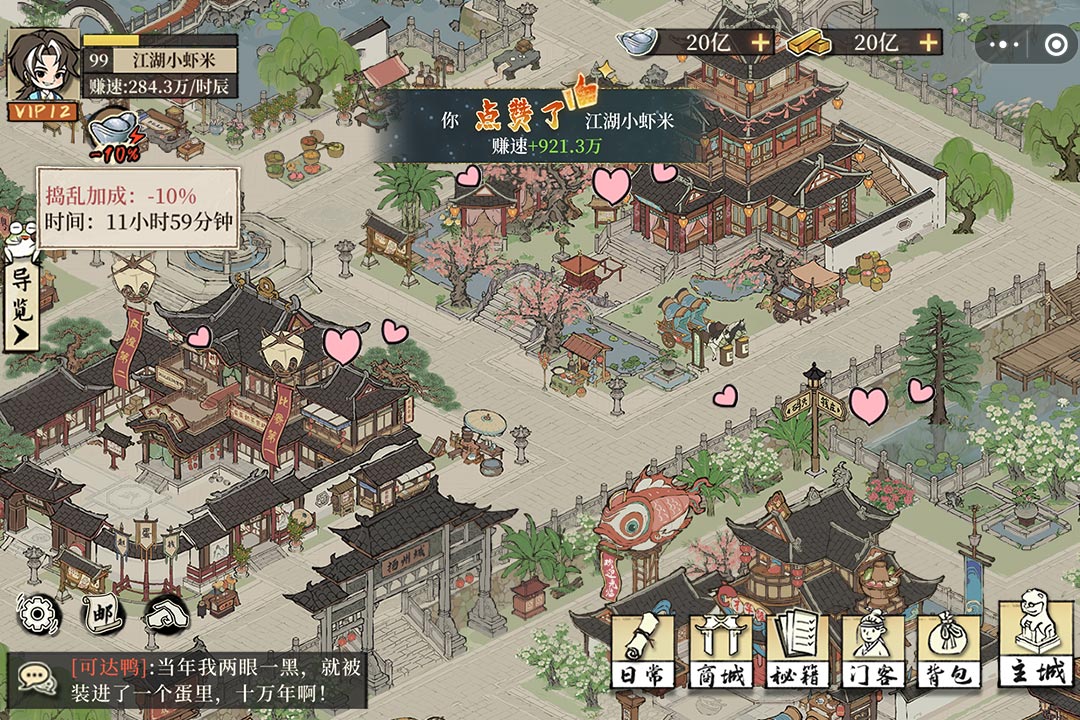Tap the -10% silver debuff icon
Image resolution: width=1080 pixels, height=720 pixels.
[x=115, y=136]
